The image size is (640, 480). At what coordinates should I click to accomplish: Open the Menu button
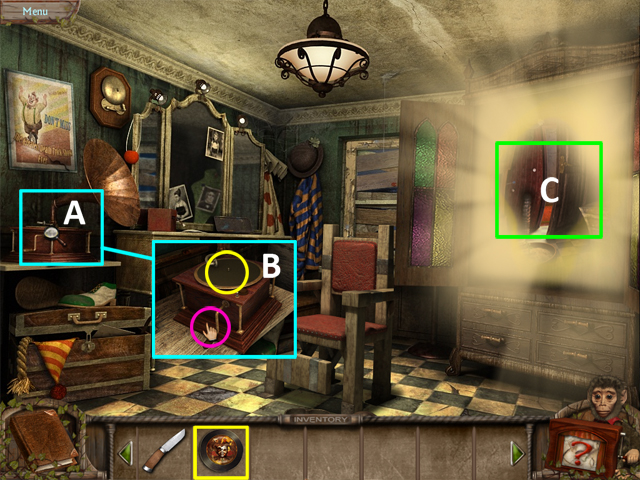[36, 11]
